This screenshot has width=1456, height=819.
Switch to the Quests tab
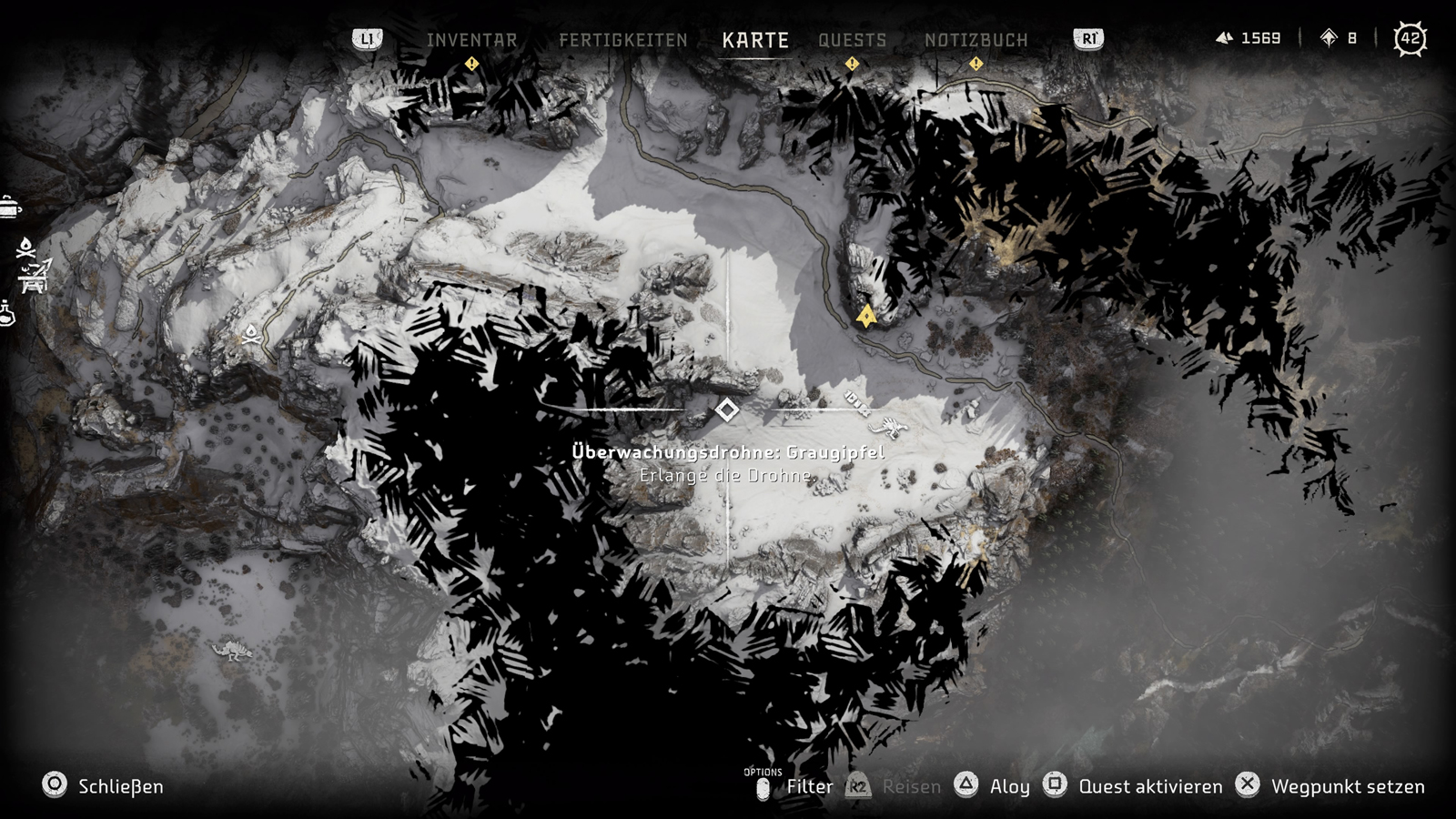[x=852, y=40]
